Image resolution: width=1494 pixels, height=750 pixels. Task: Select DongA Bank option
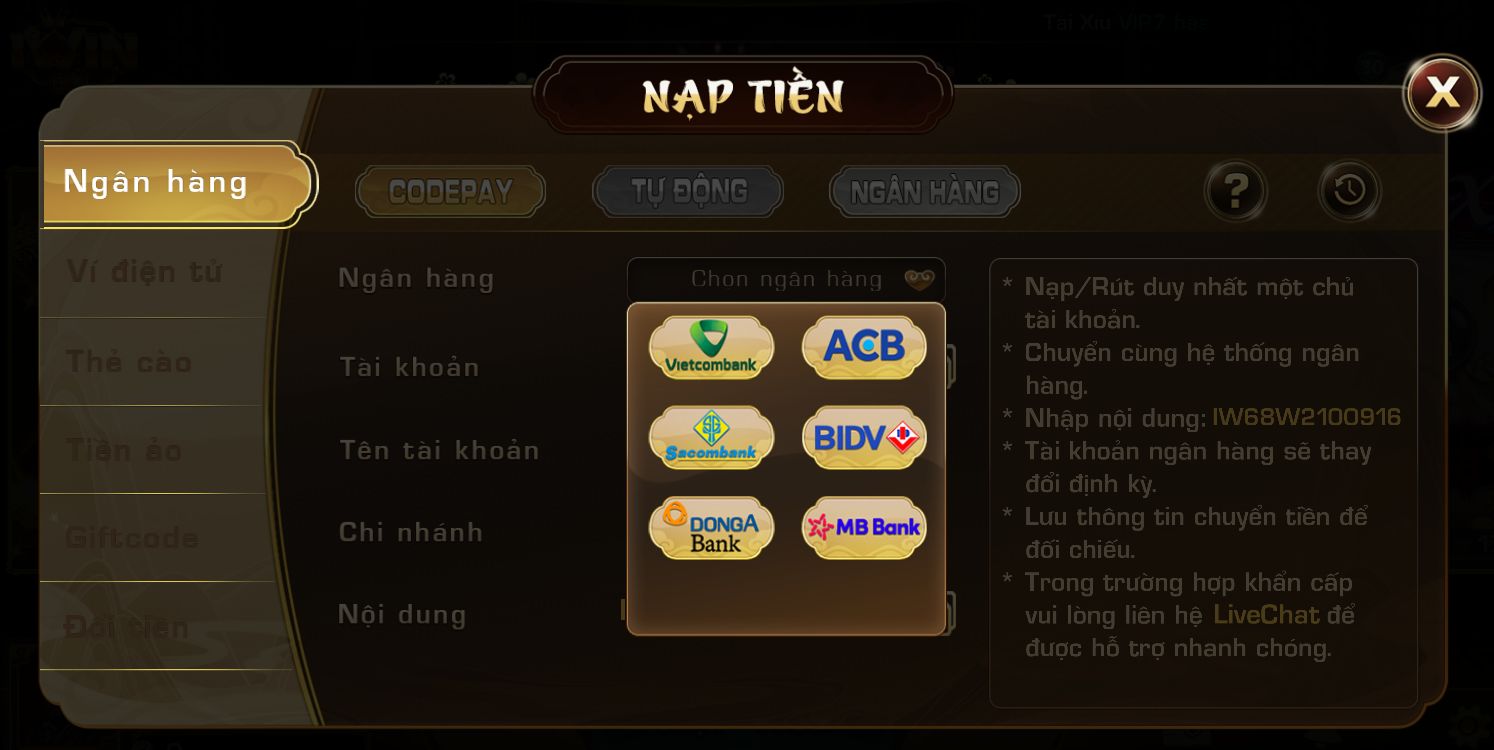click(711, 527)
